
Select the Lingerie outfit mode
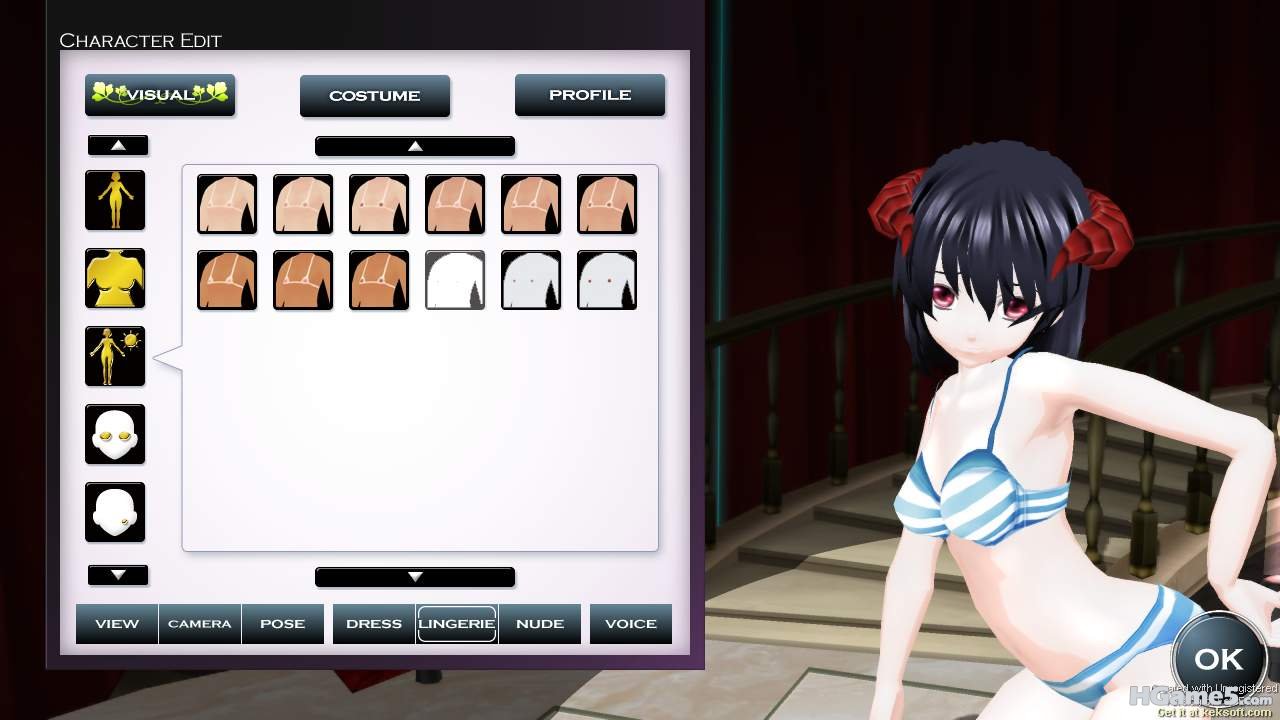click(457, 623)
